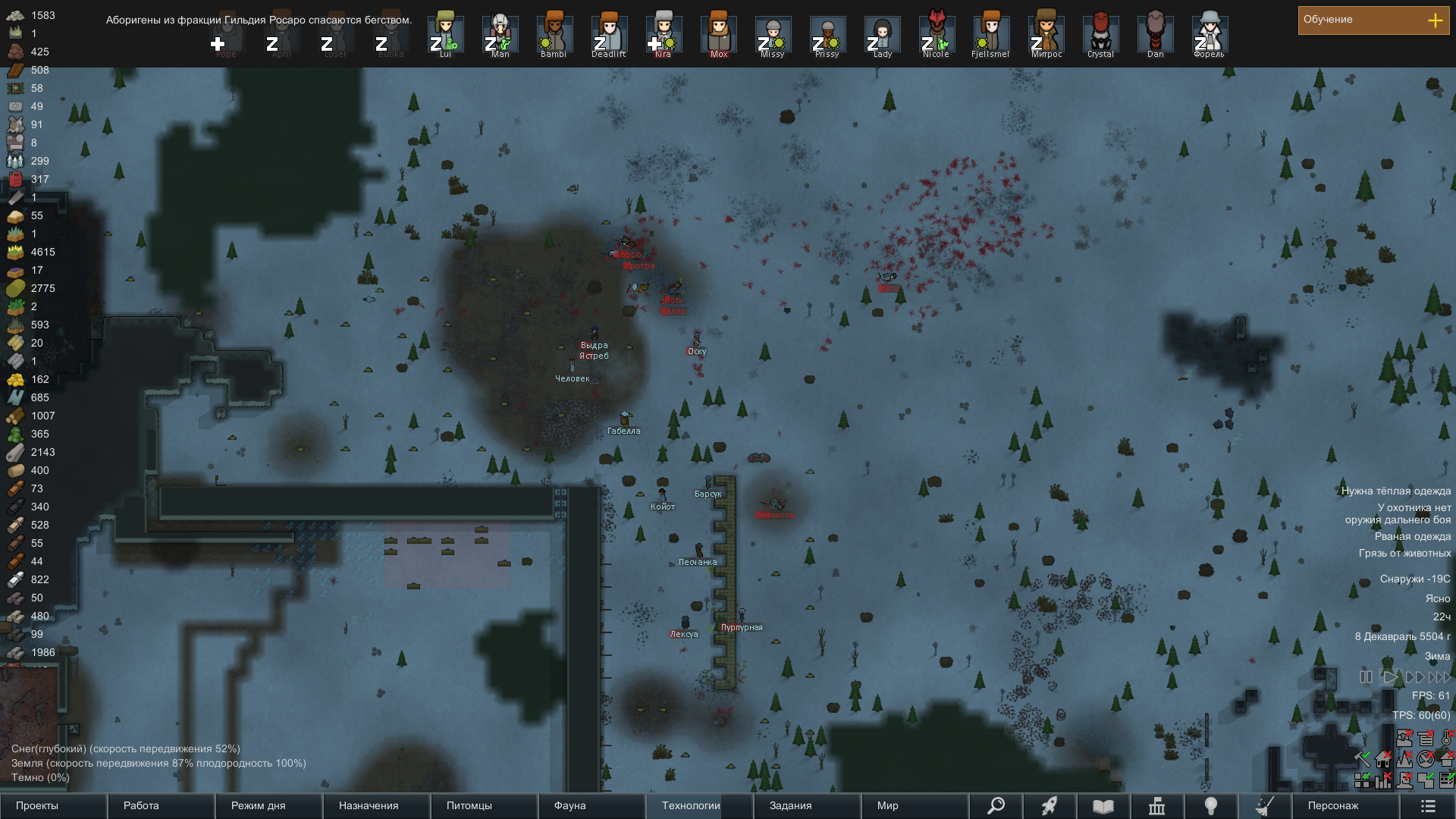
Task: View the Задания quests tab
Action: pyautogui.click(x=807, y=805)
